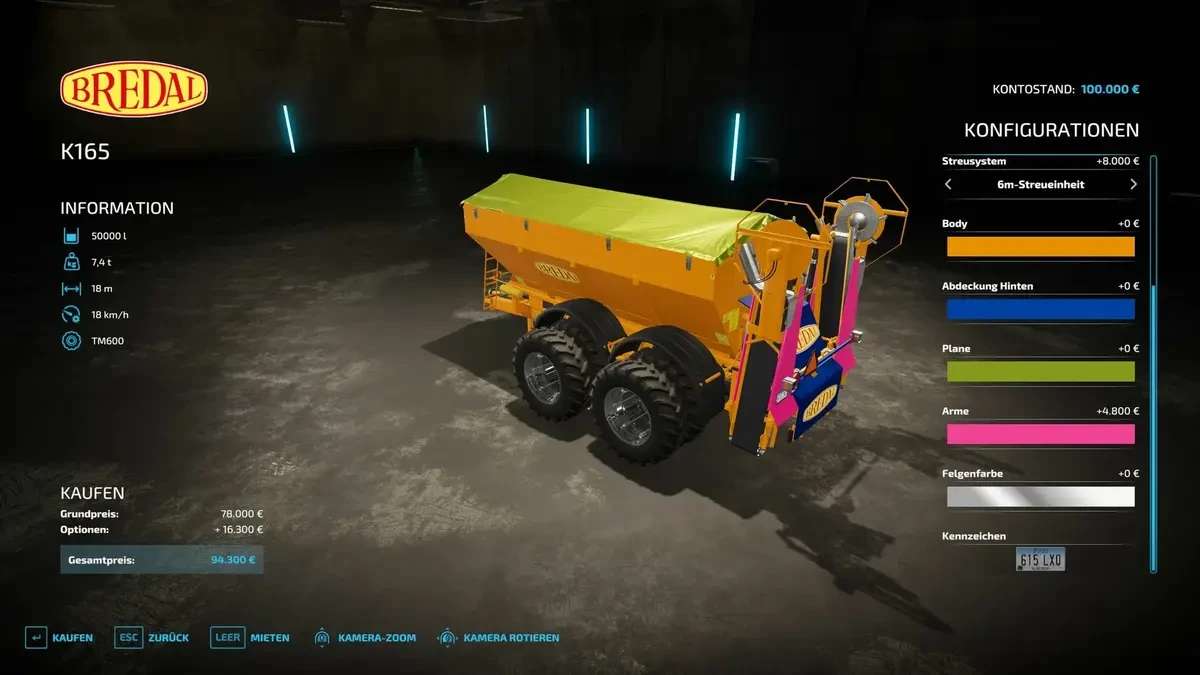Open the orange Body color swatch

[x=1040, y=247]
